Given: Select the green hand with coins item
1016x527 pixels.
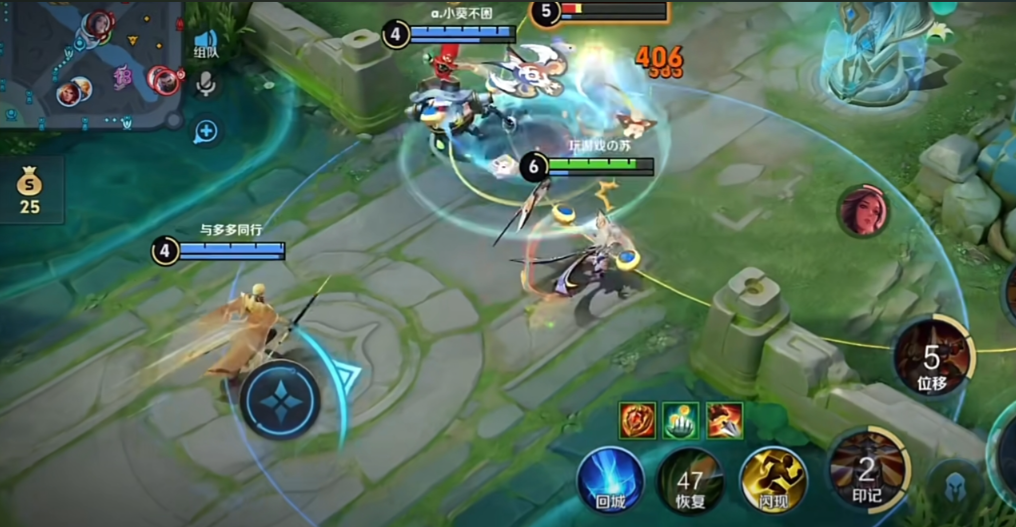Looking at the screenshot, I should [681, 420].
